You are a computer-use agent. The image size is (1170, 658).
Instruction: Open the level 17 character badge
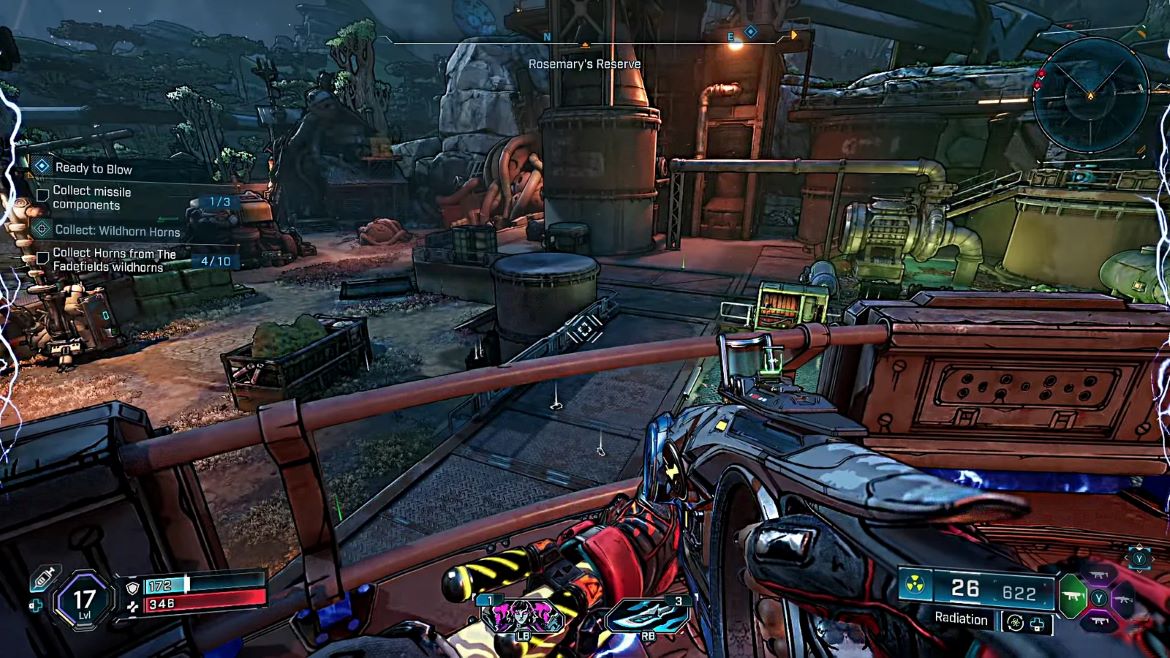(84, 600)
